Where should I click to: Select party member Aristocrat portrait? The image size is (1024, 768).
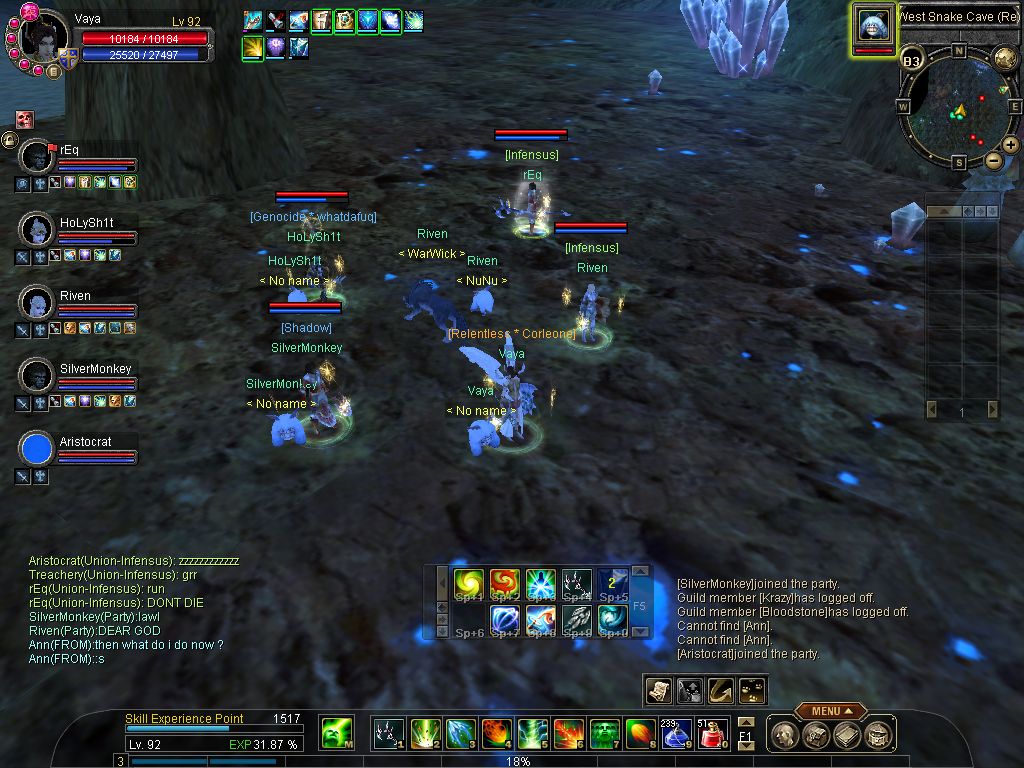pos(36,448)
